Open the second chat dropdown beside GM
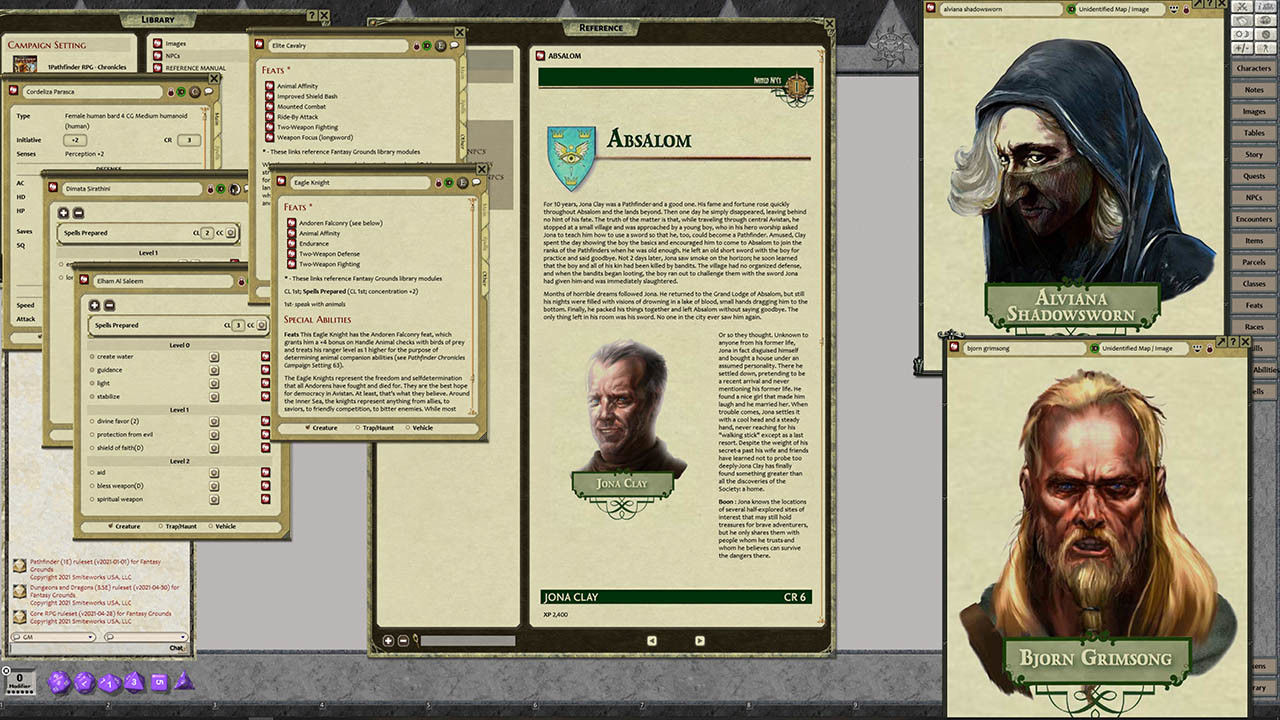This screenshot has height=720, width=1280. pos(184,637)
